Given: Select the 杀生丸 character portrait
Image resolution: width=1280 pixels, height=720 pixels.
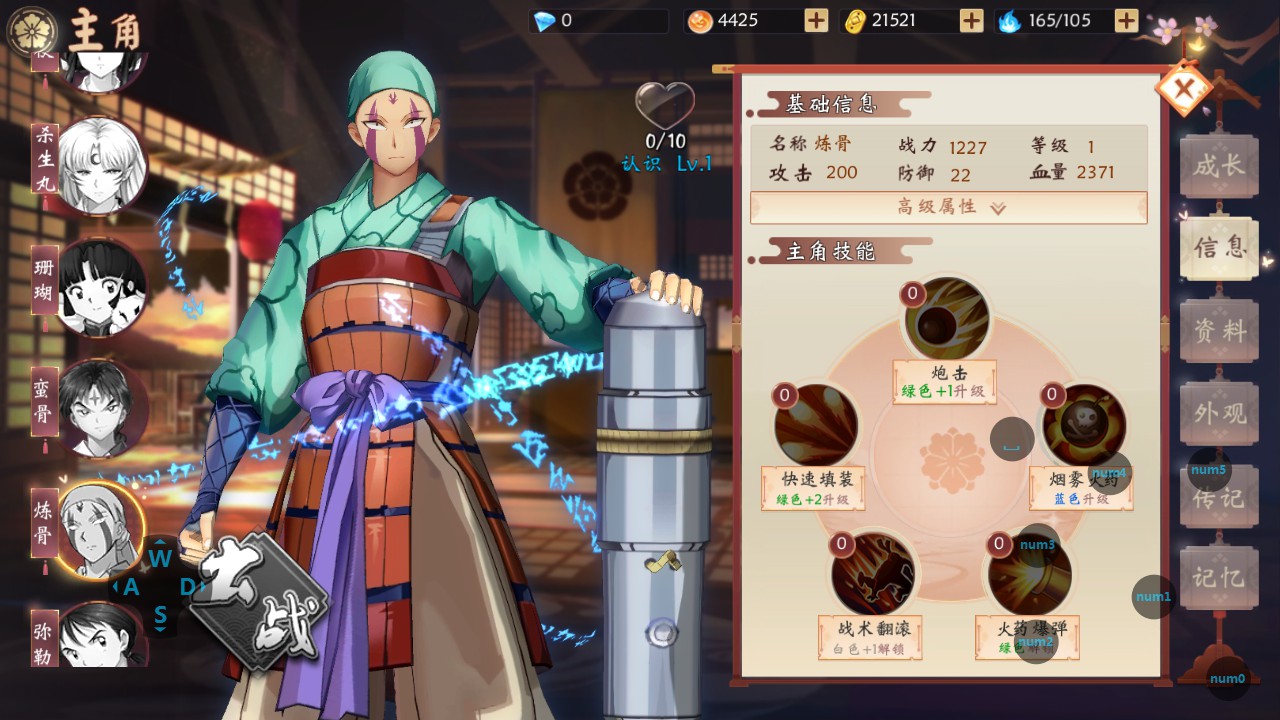Looking at the screenshot, I should pos(99,165).
